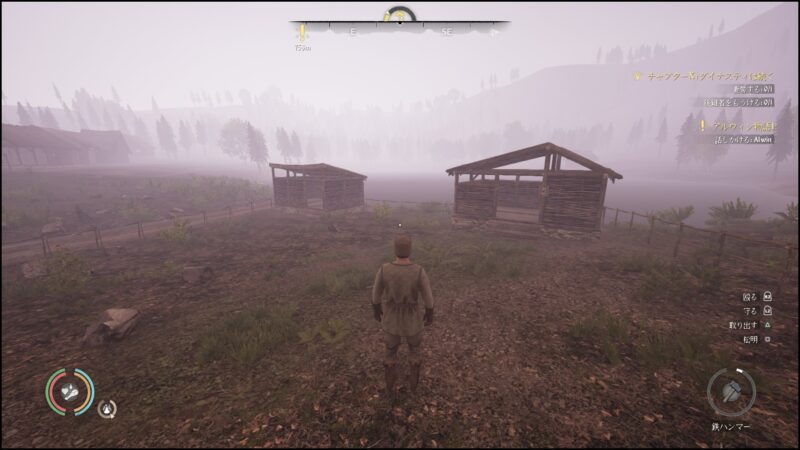Open the Alwin quest tracker entry

coord(736,125)
